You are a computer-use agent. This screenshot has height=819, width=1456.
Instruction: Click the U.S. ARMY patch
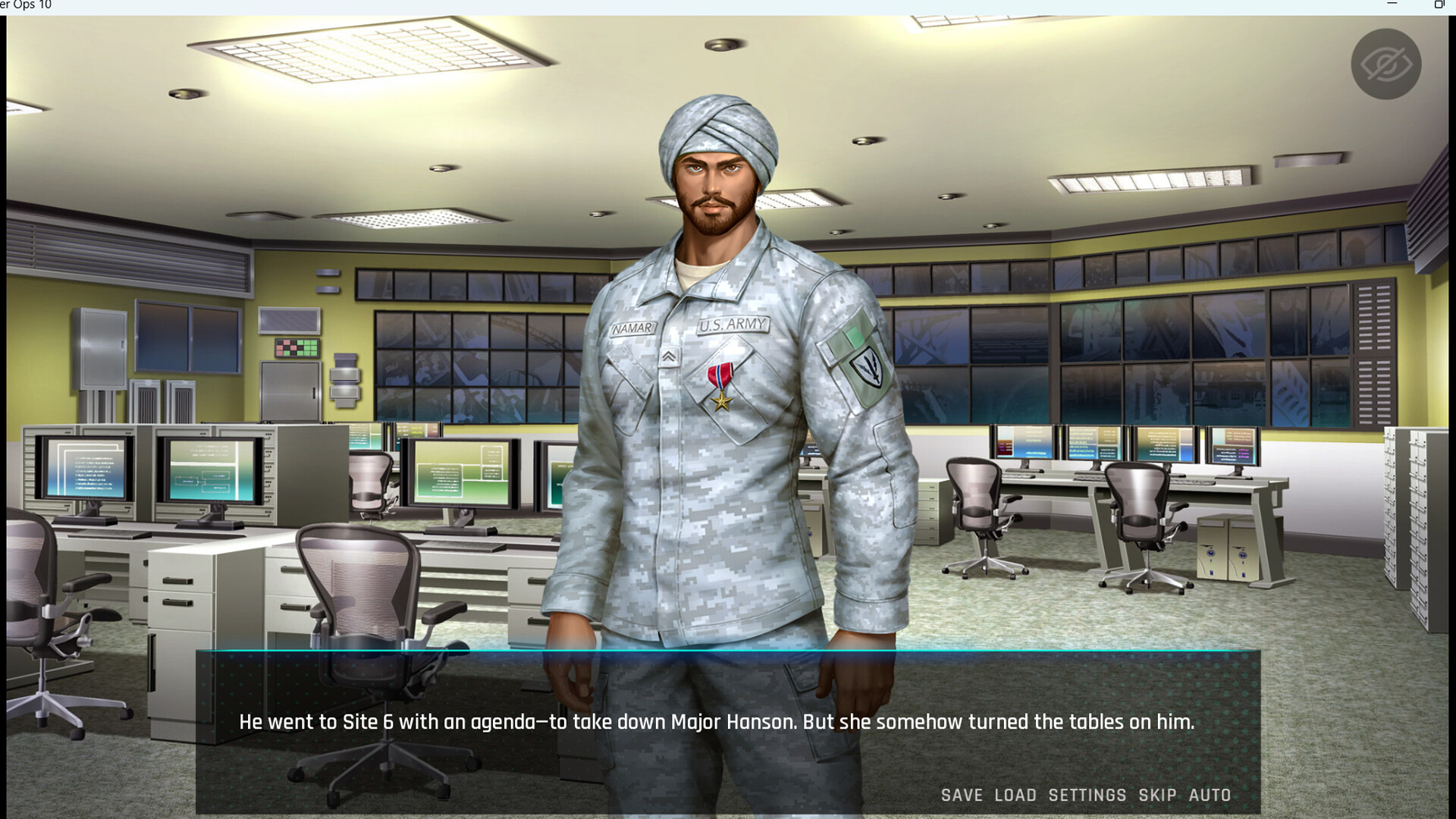733,325
